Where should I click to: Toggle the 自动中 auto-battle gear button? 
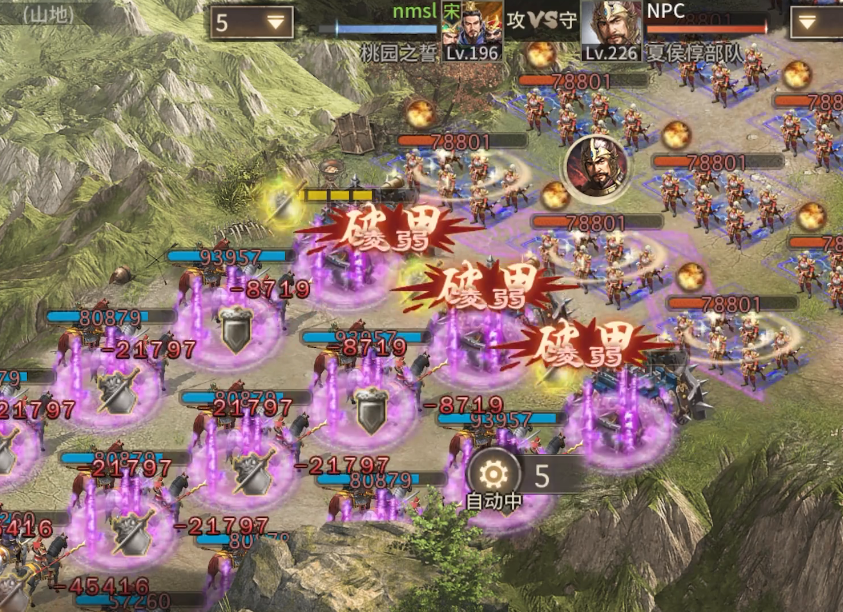coord(493,475)
